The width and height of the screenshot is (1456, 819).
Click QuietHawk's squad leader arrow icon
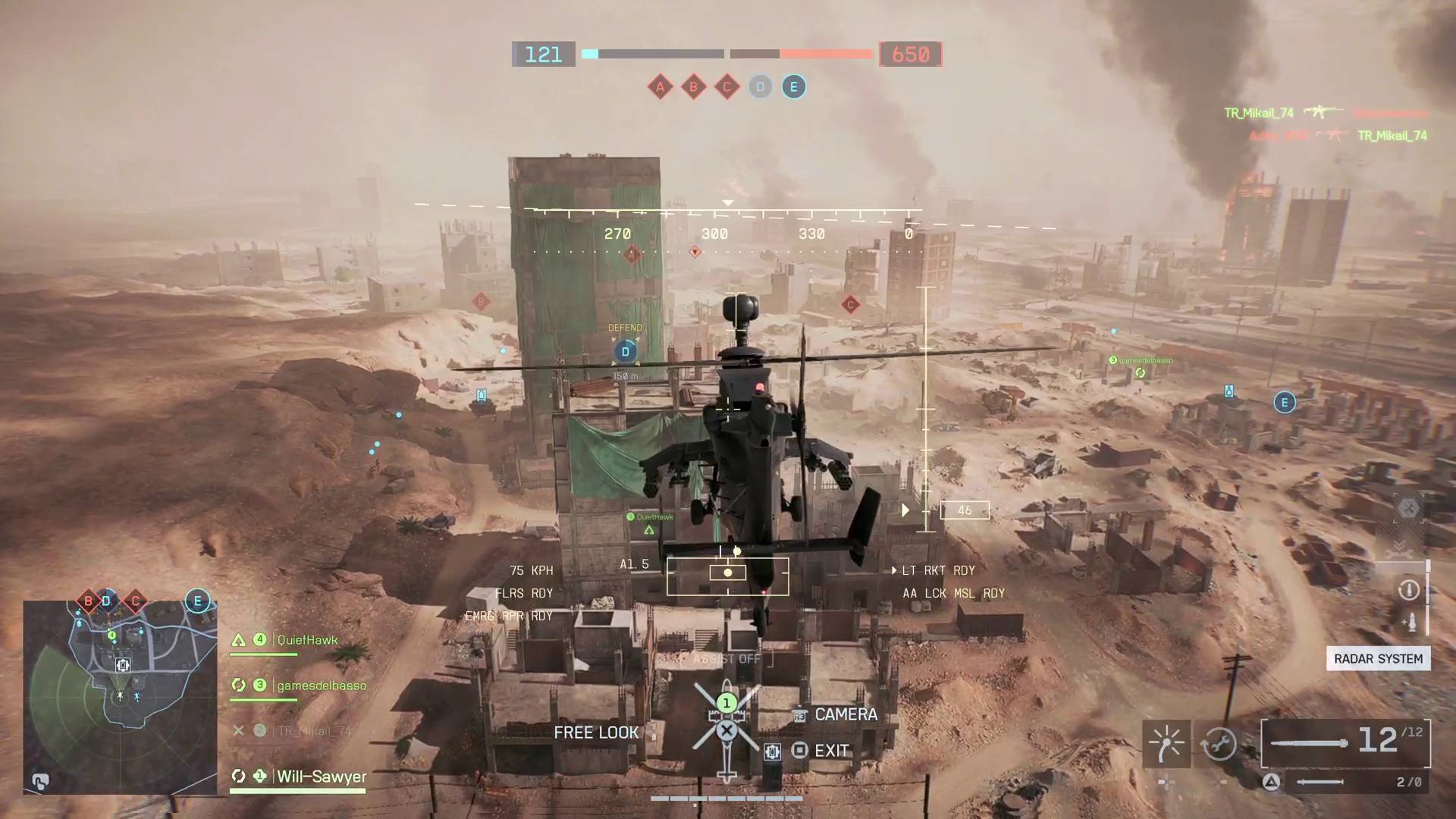(x=238, y=639)
